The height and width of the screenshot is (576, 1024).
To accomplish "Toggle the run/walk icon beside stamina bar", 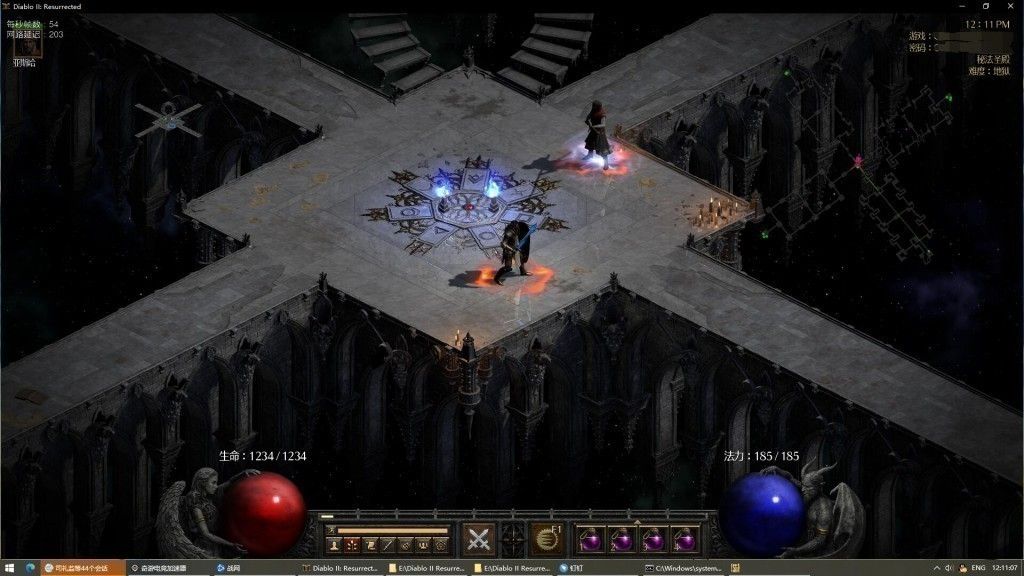I will 329,530.
